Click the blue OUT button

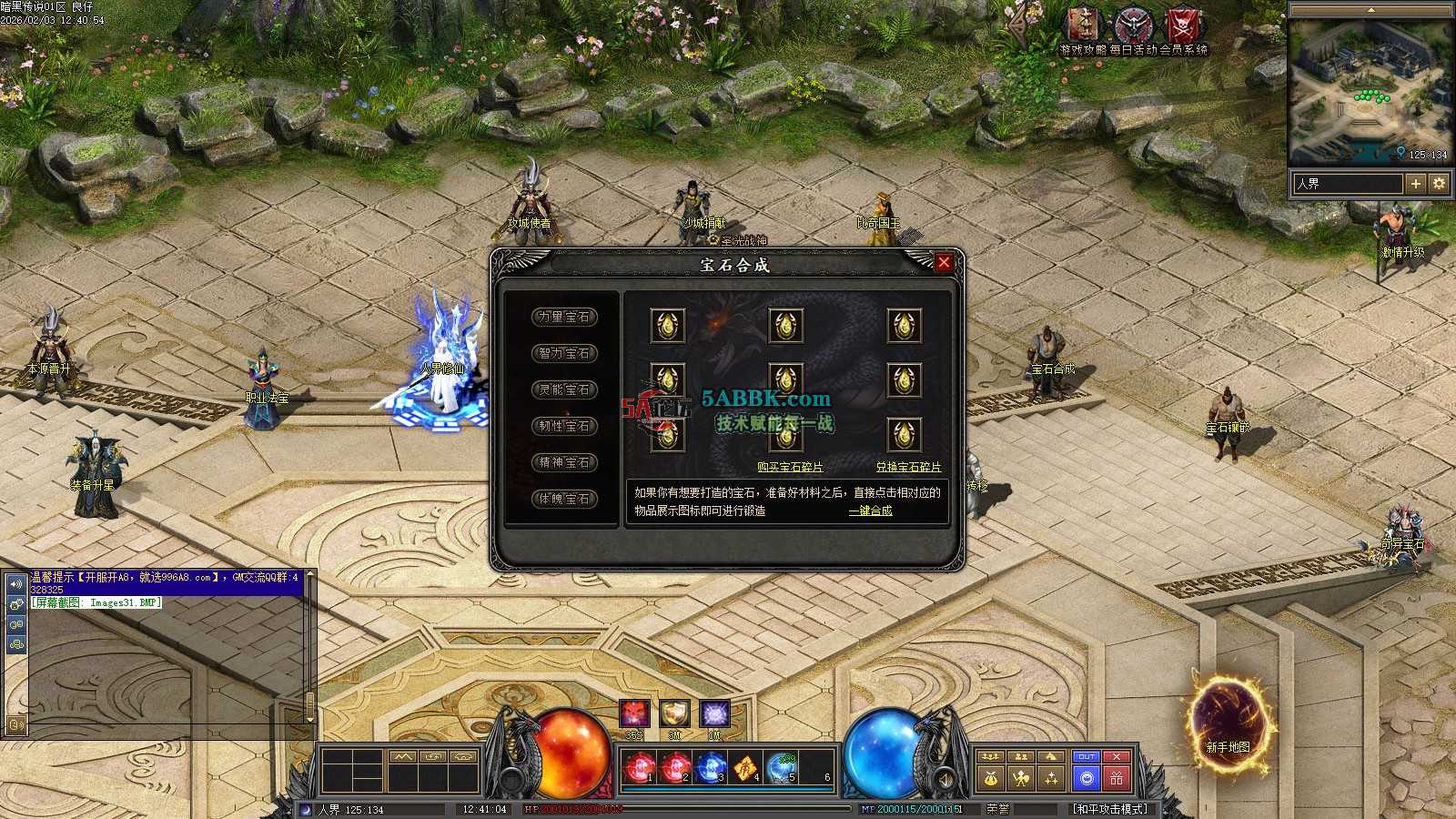click(x=1086, y=756)
